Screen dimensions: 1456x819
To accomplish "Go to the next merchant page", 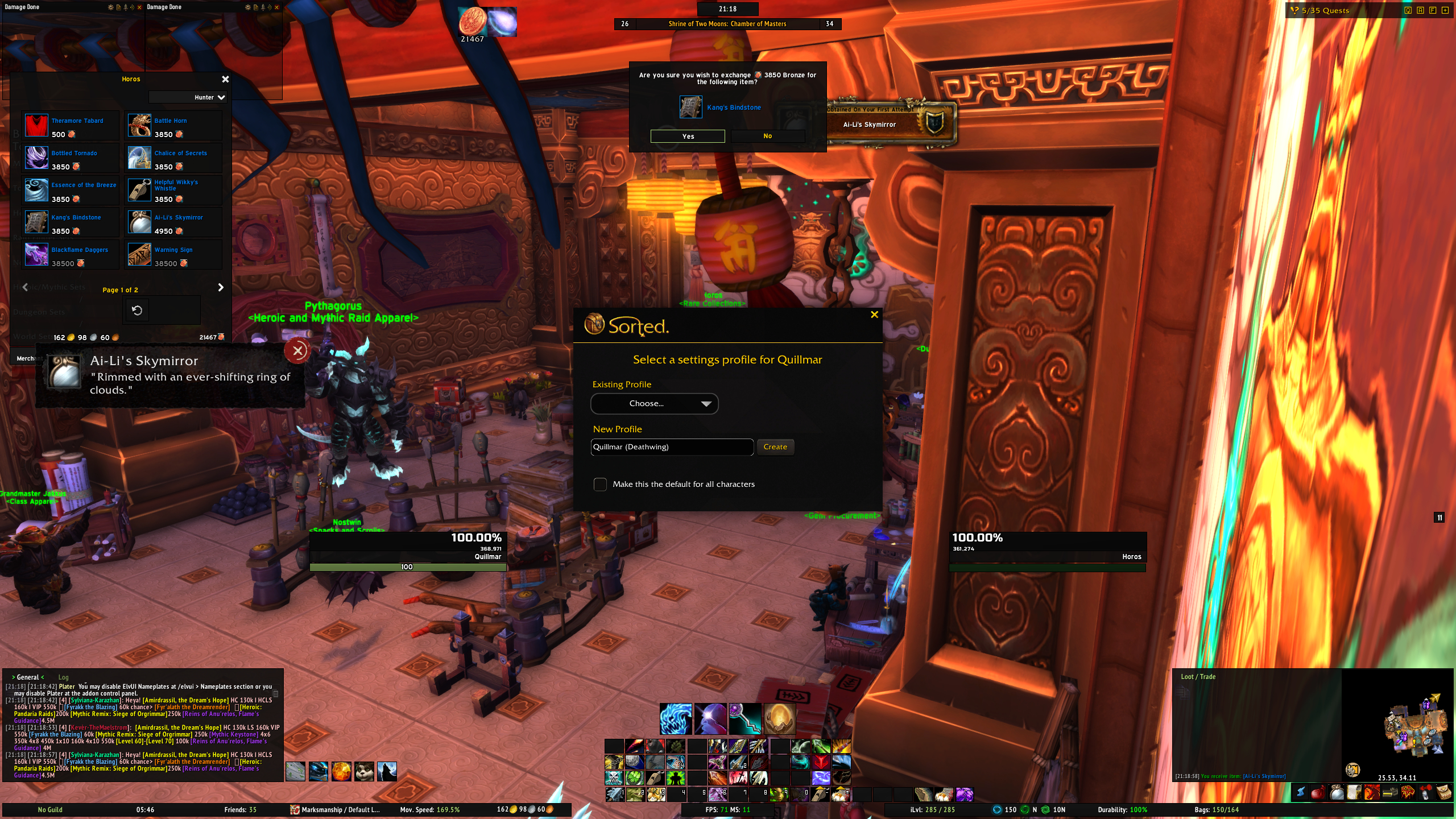I will [x=221, y=288].
